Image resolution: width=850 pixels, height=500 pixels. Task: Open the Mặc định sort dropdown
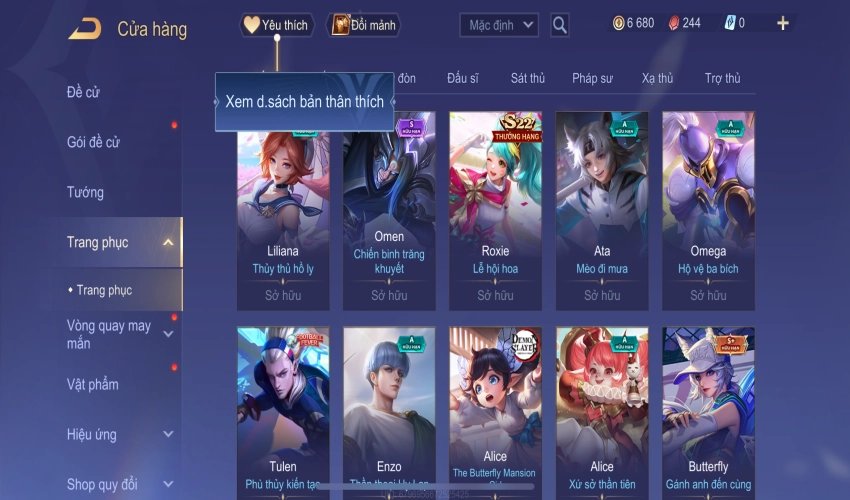coord(499,24)
